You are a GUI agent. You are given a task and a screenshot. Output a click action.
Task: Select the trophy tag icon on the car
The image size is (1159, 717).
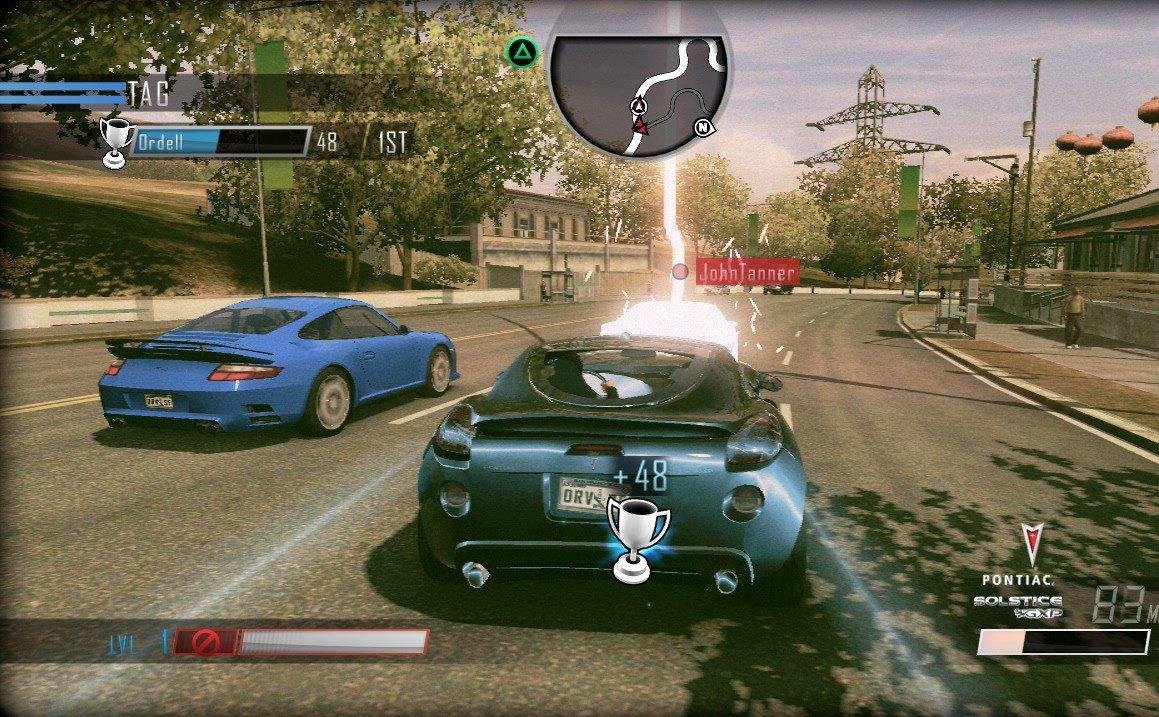pyautogui.click(x=638, y=537)
